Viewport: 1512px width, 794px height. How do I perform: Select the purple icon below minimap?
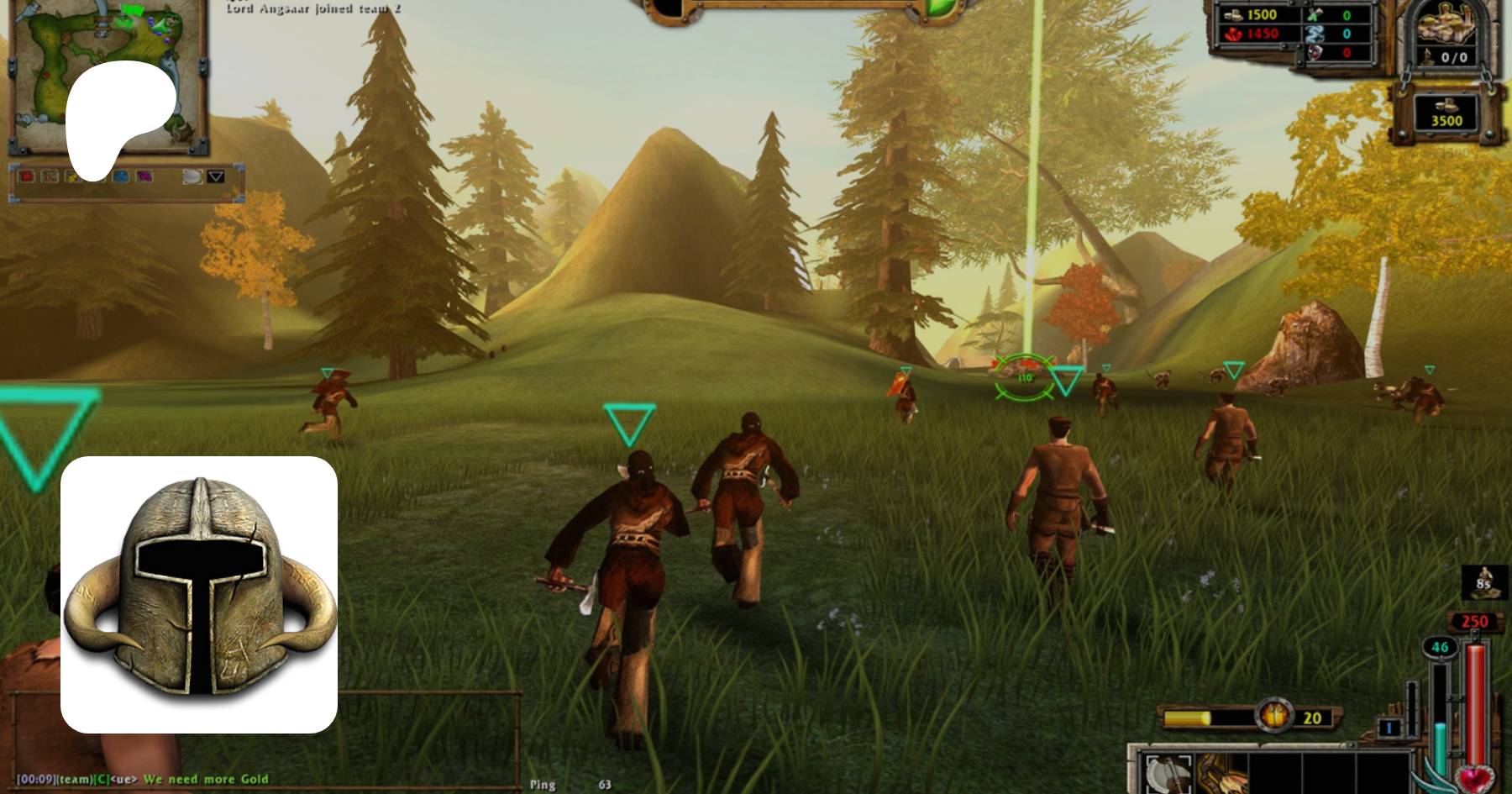144,176
